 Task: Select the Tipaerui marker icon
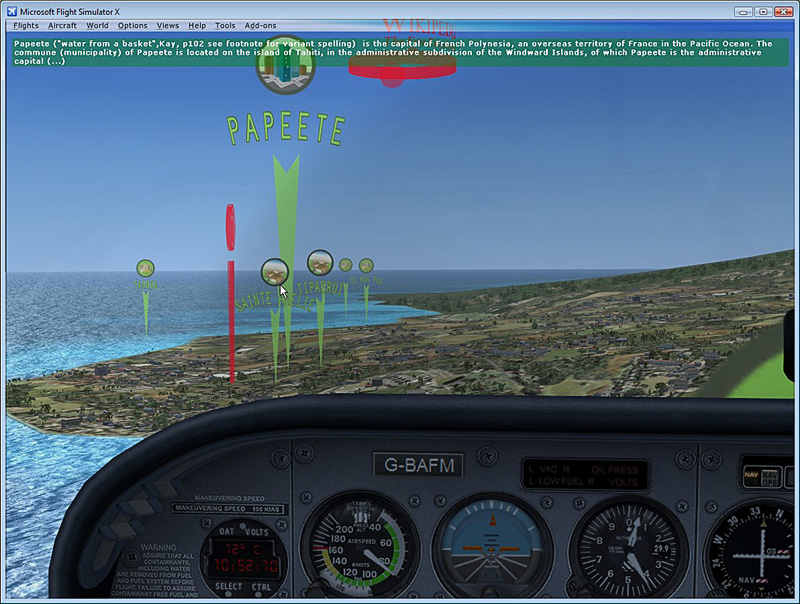(320, 263)
